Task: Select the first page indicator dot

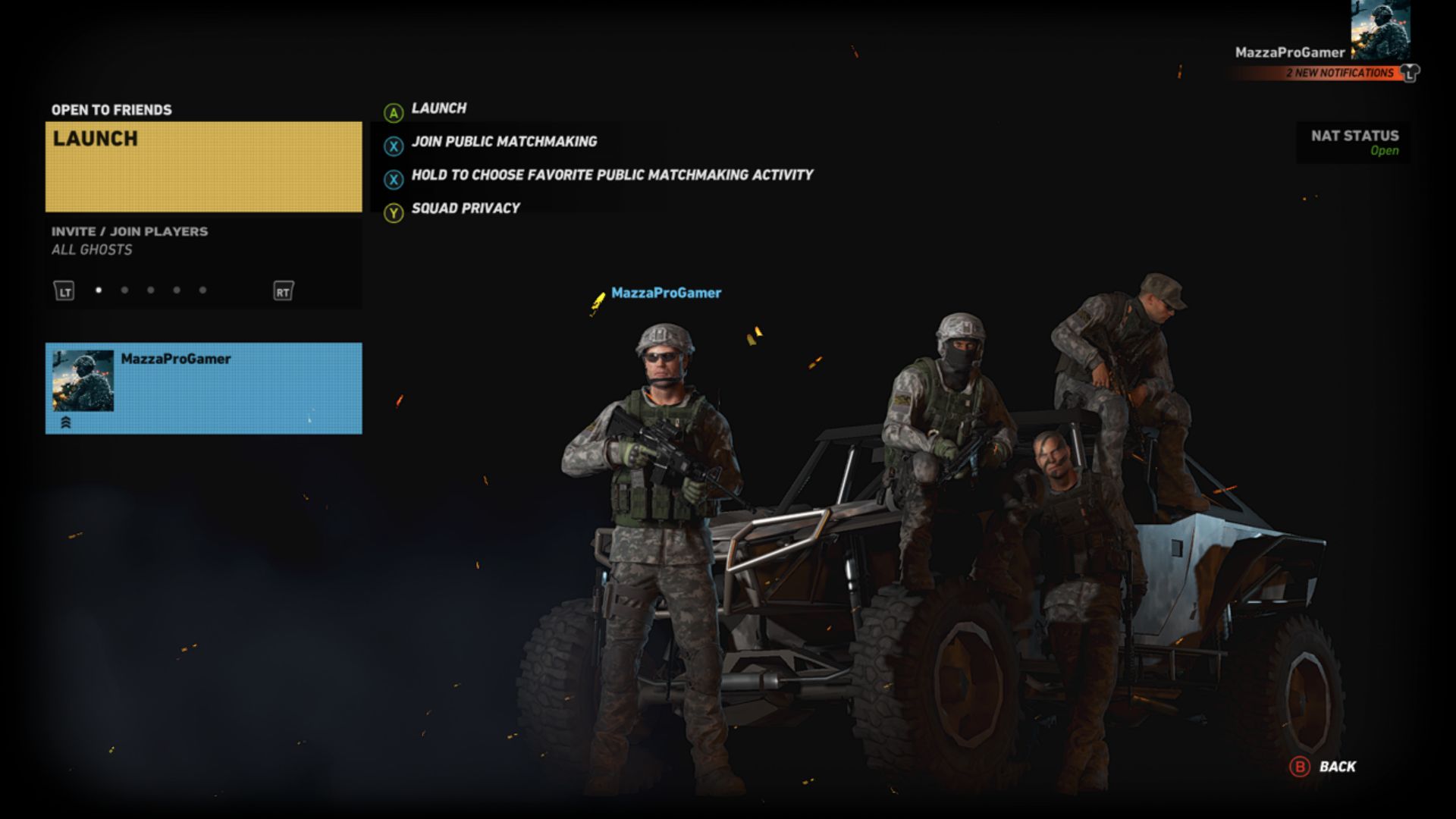Action: pyautogui.click(x=100, y=290)
